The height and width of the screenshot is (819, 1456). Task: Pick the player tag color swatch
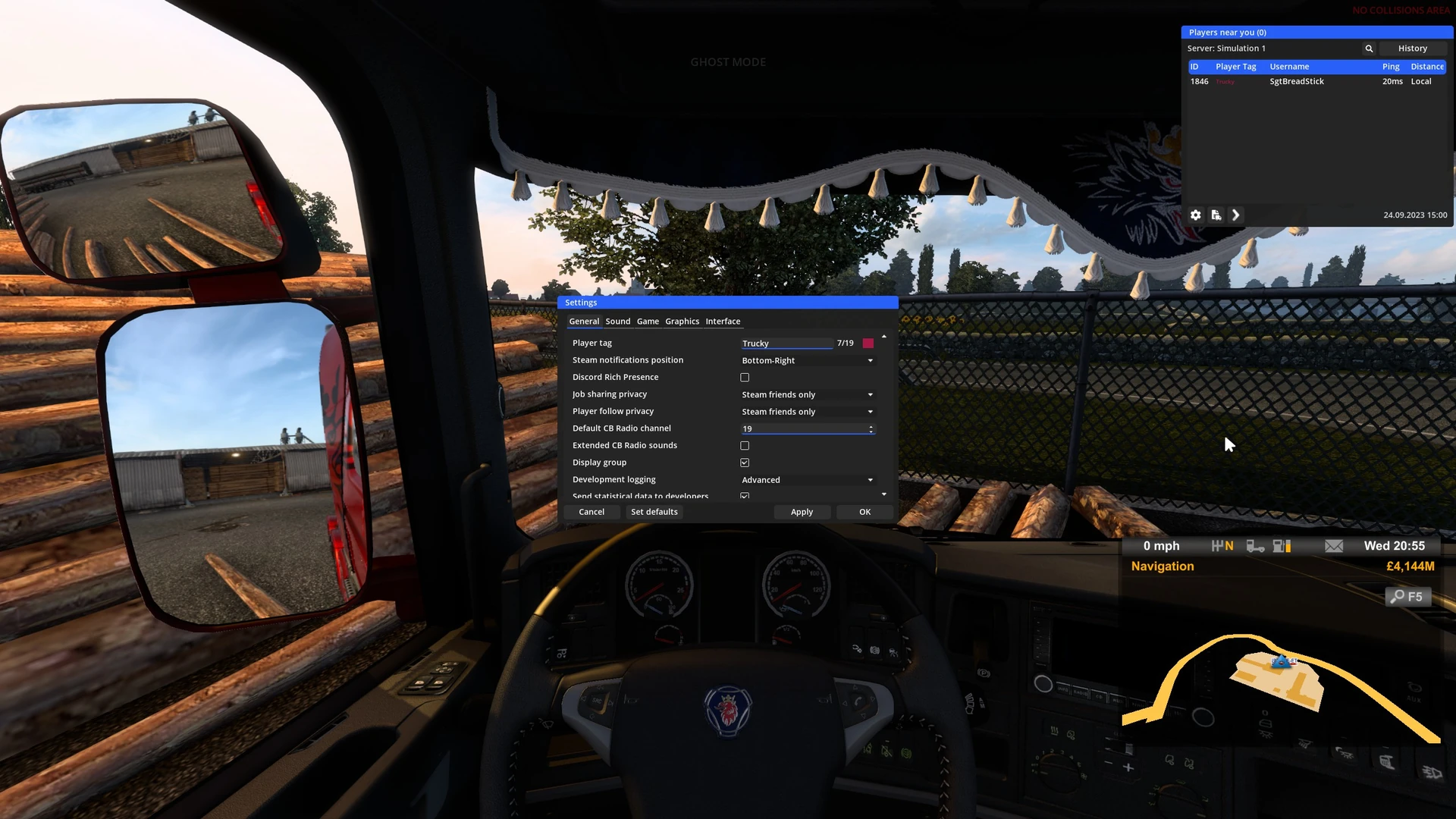[868, 344]
